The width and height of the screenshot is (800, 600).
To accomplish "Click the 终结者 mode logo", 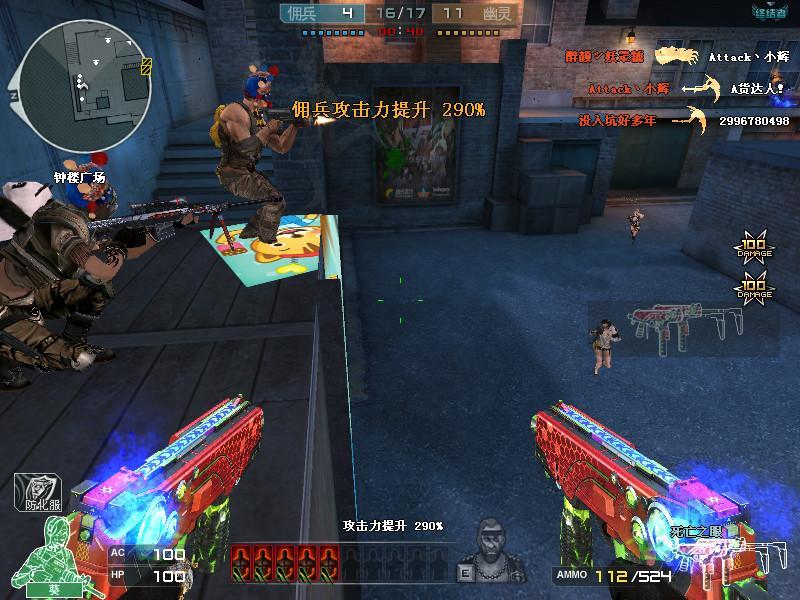I will tap(769, 13).
